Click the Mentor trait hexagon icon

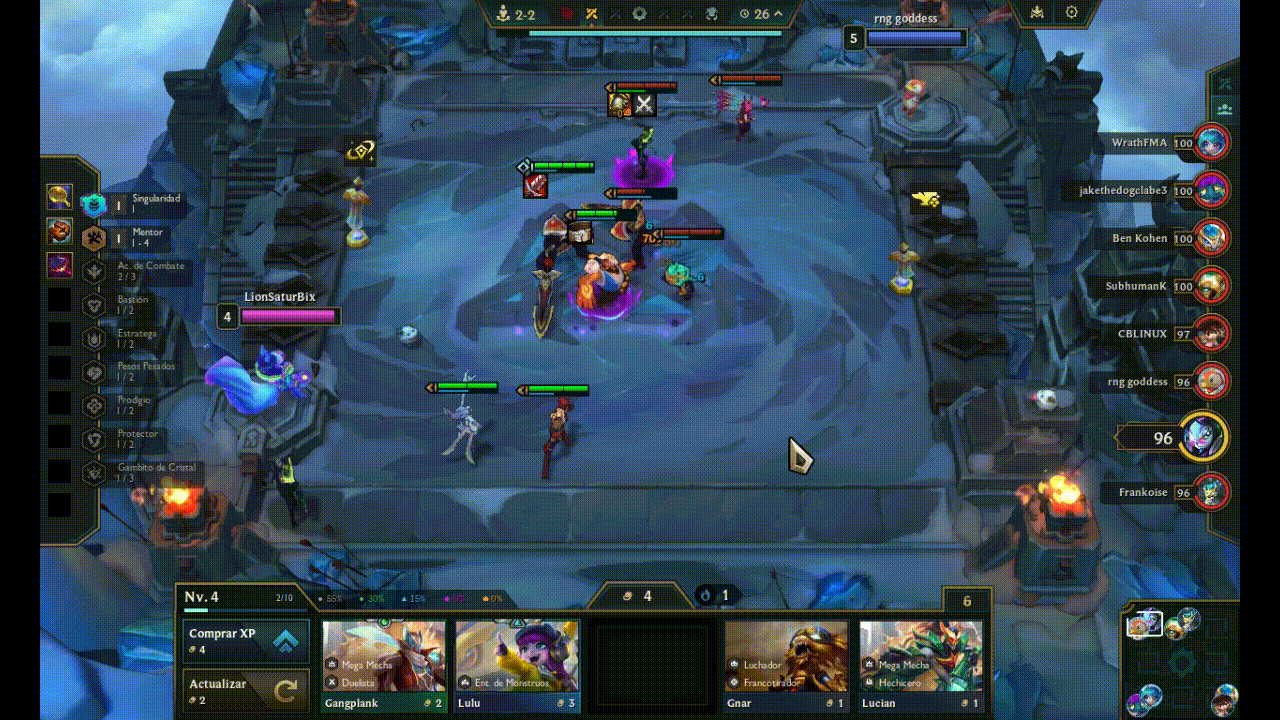(x=95, y=237)
